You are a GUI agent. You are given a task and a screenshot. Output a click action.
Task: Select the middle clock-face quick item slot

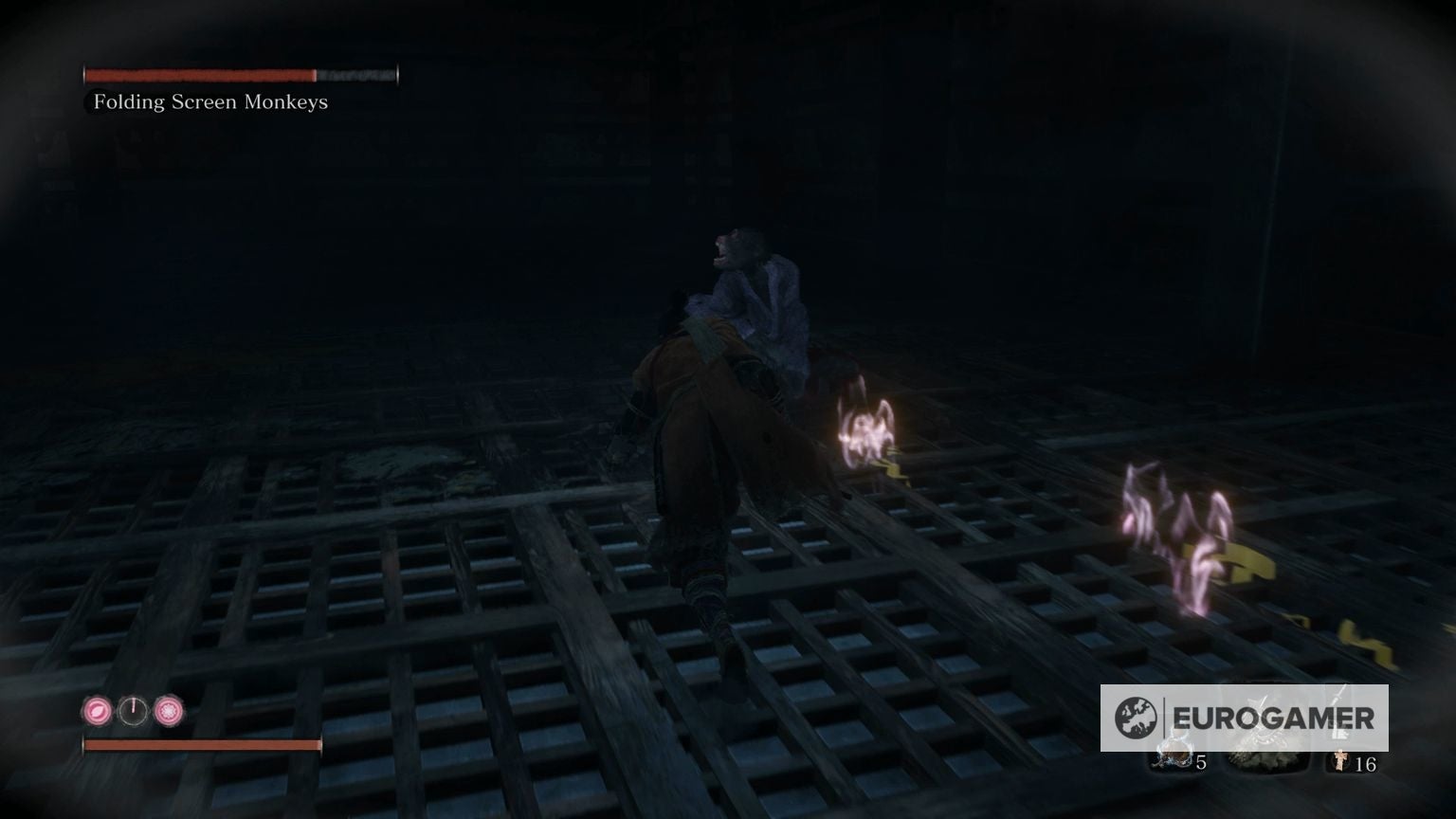134,710
